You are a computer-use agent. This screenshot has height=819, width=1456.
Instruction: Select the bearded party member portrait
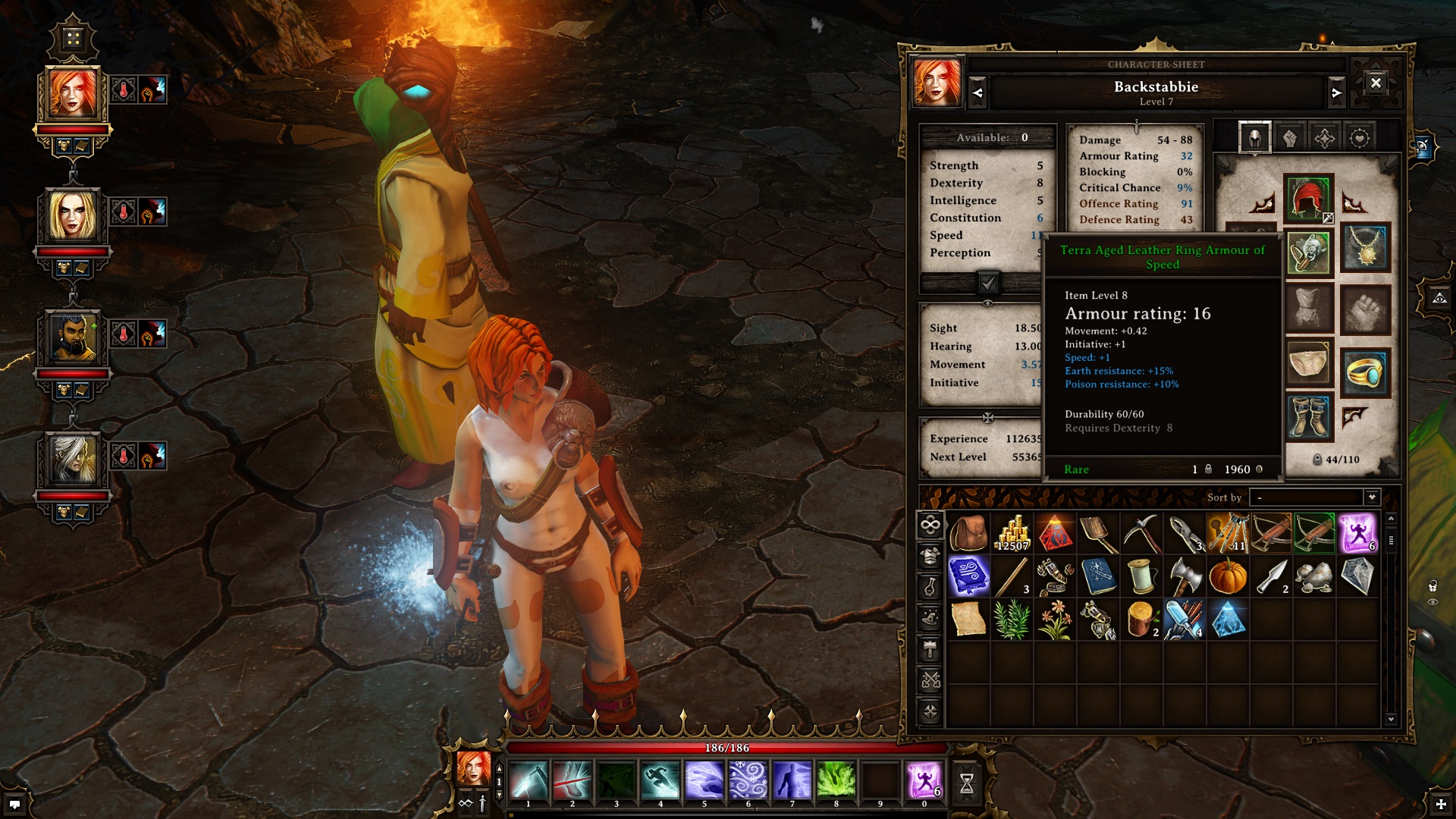tap(73, 337)
